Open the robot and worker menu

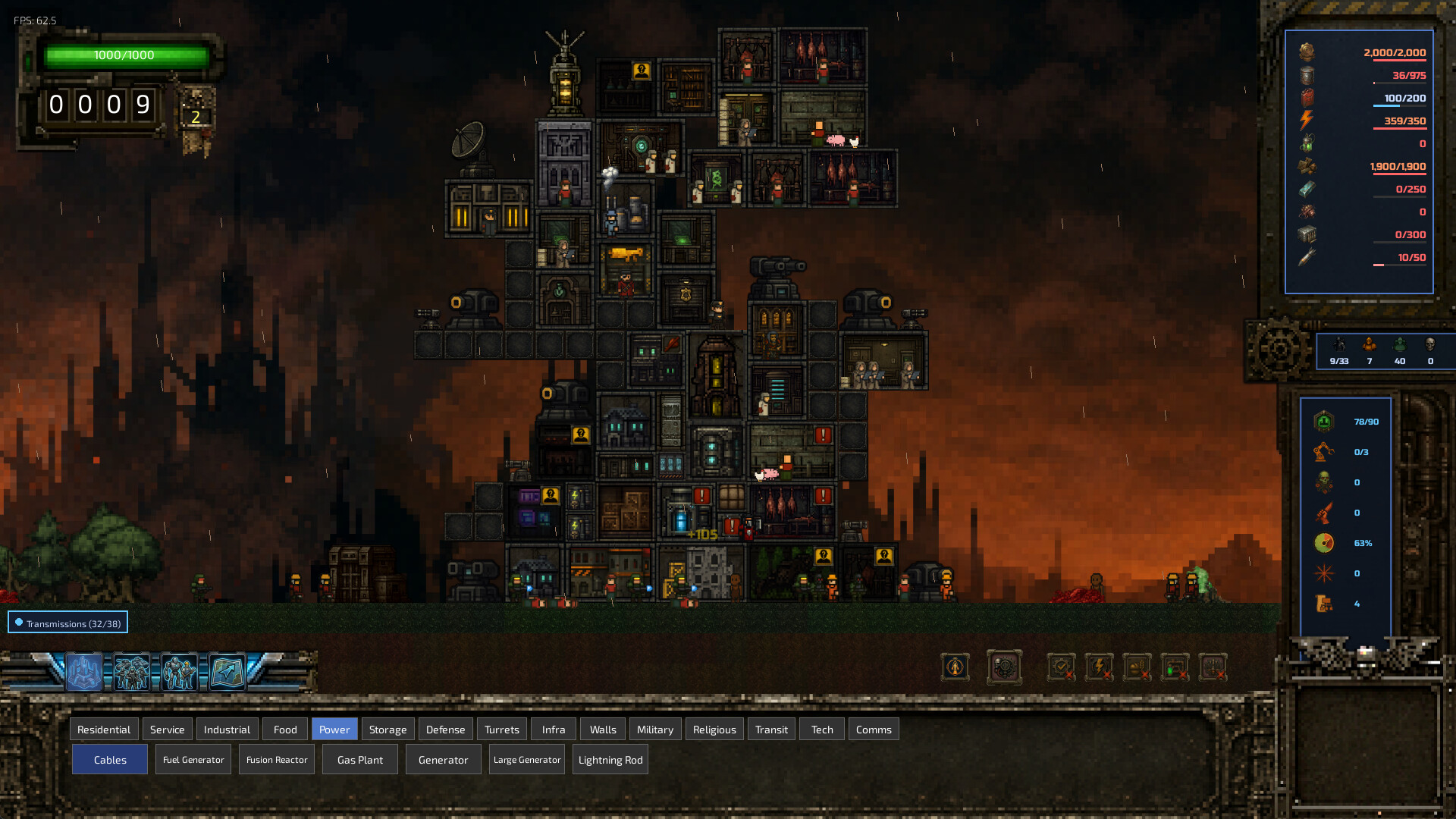(x=180, y=672)
